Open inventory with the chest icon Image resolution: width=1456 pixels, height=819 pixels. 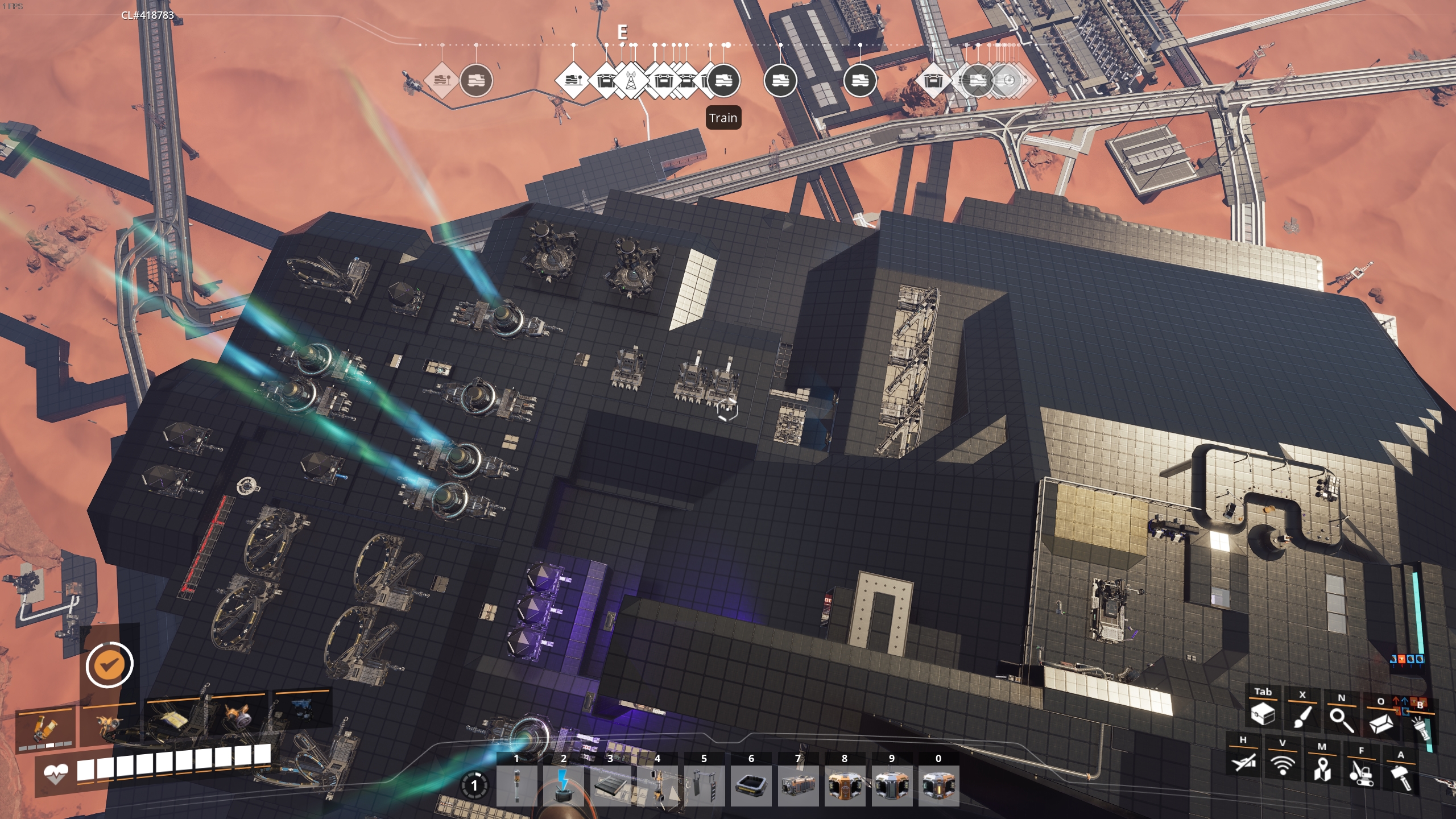[1263, 713]
